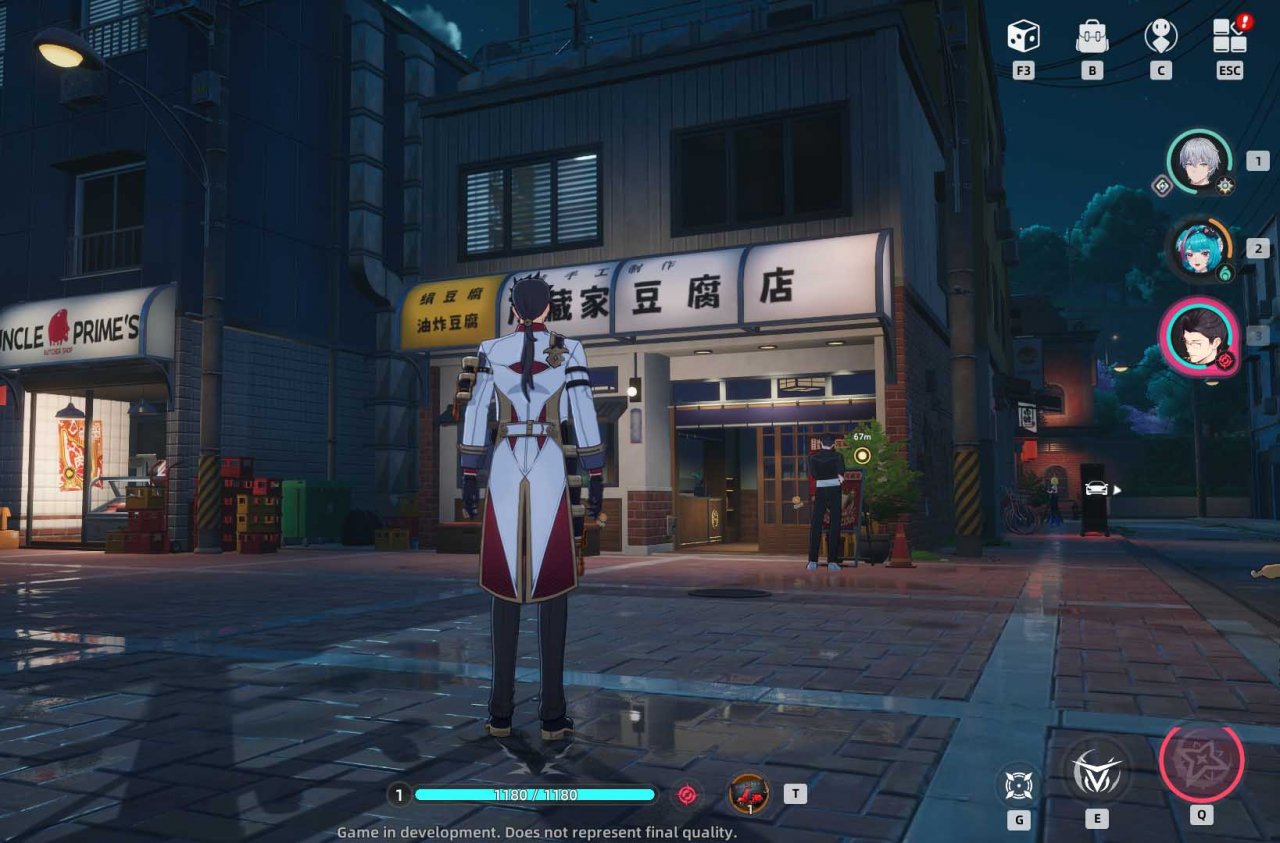Open the ESC main menu icon
The image size is (1280, 843).
1228,38
